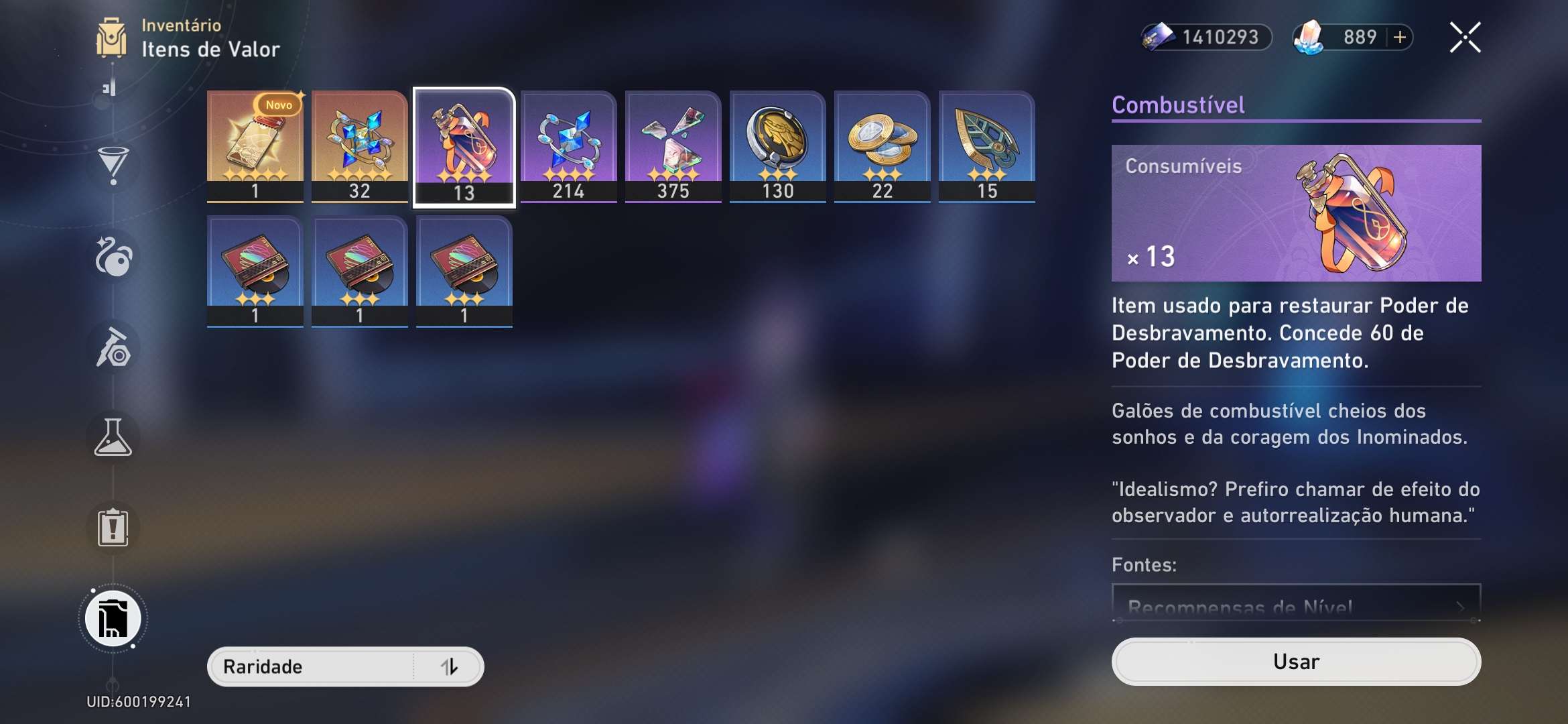Add more crystal currency with plus button

pos(1400,38)
